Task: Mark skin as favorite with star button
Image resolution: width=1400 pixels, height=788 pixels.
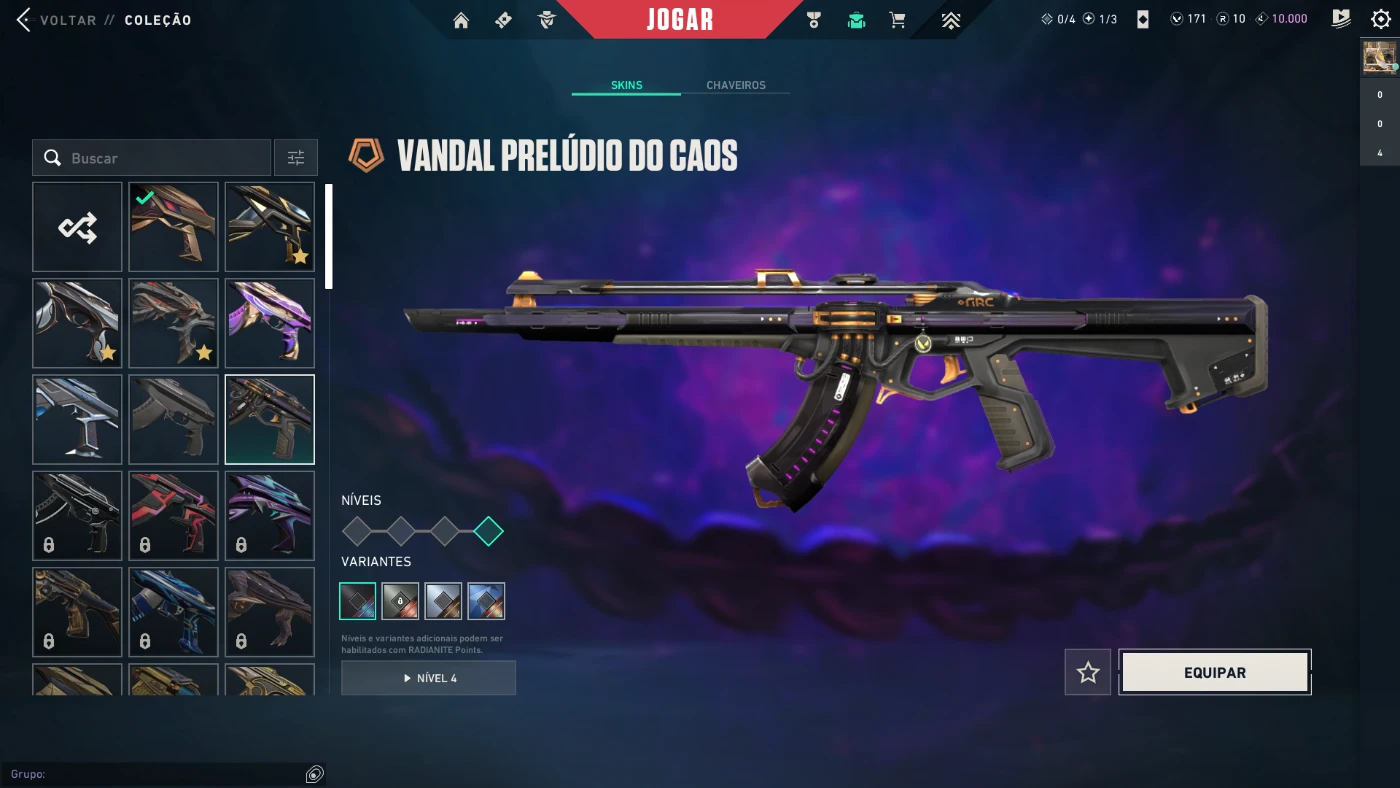Action: [1088, 673]
